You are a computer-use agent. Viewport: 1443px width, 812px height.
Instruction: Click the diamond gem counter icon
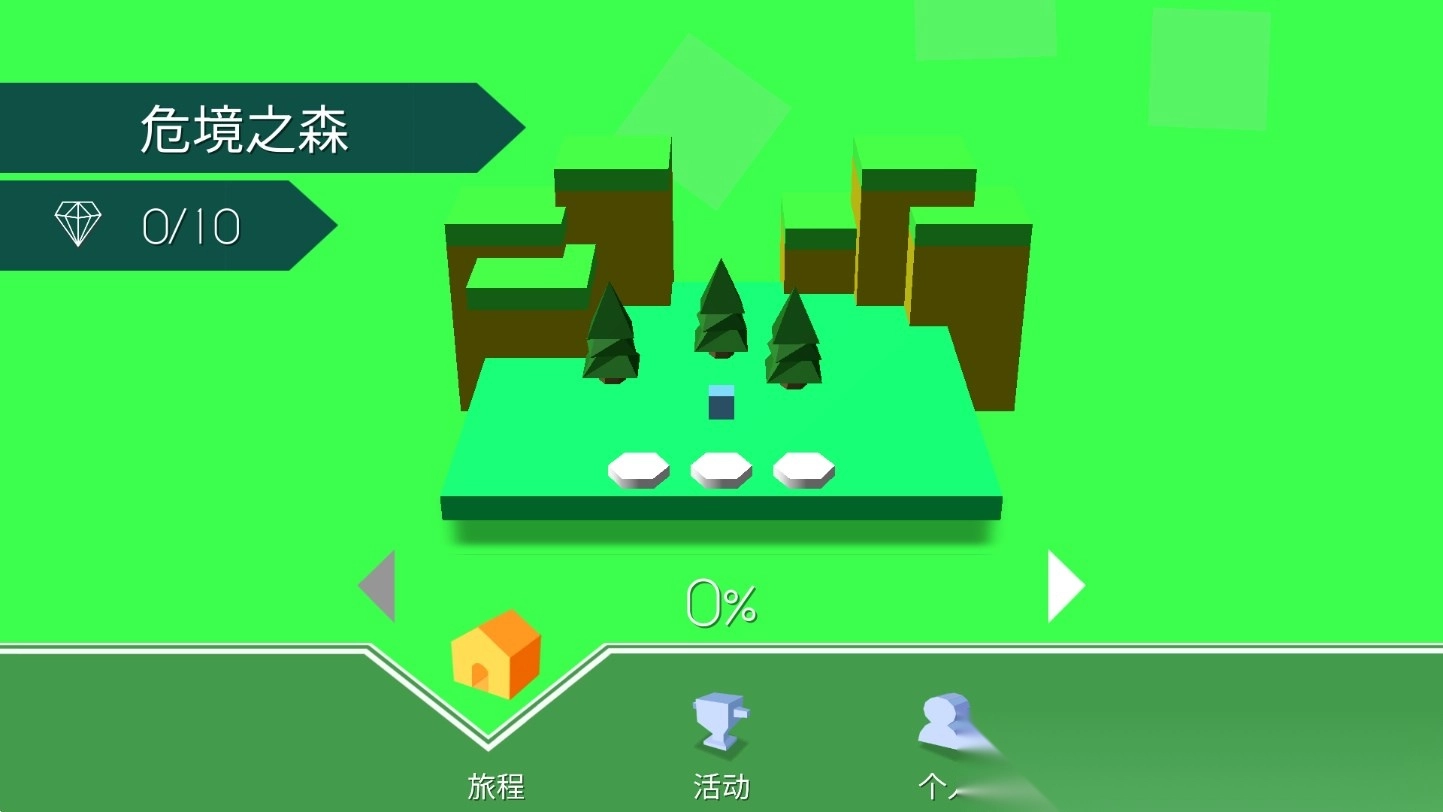point(78,222)
